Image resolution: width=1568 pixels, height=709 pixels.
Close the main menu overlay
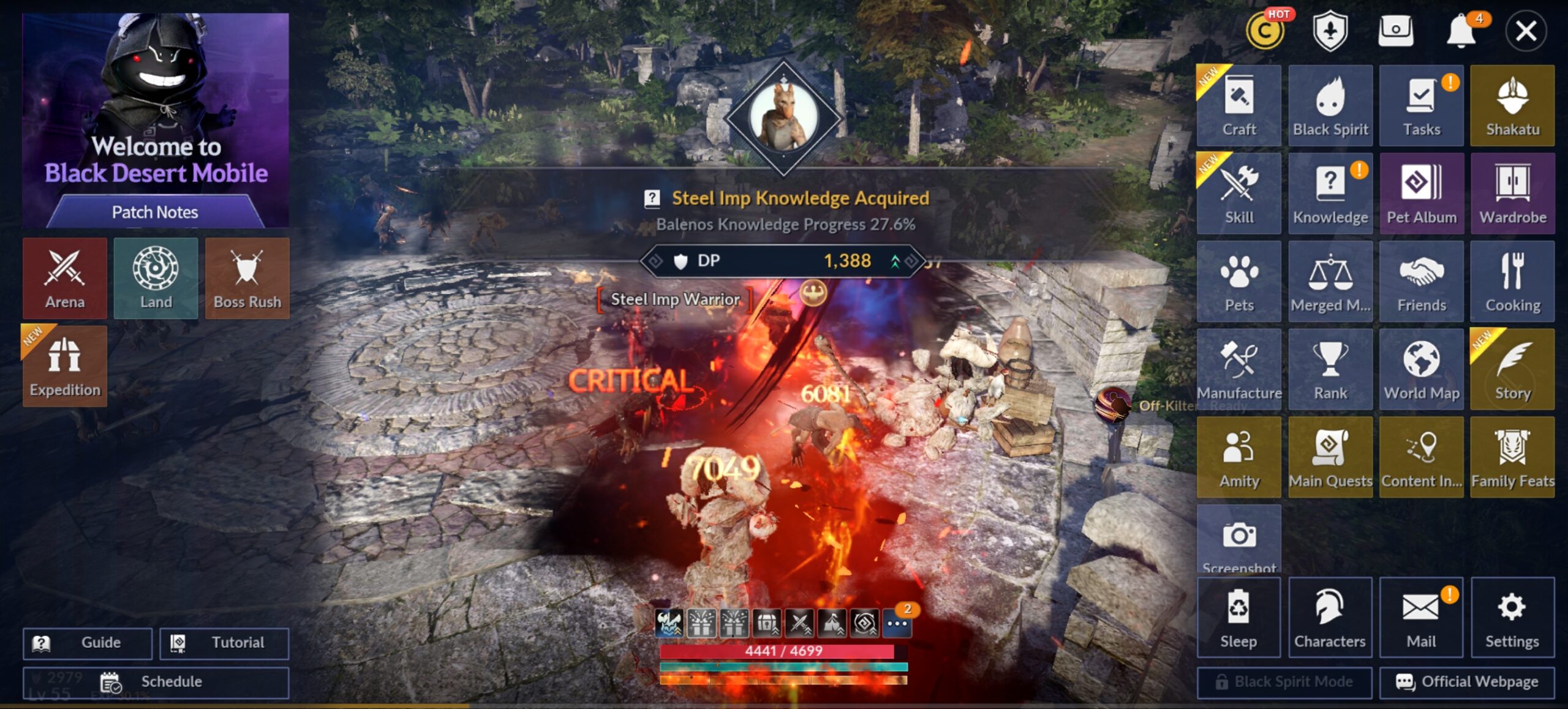[1525, 31]
